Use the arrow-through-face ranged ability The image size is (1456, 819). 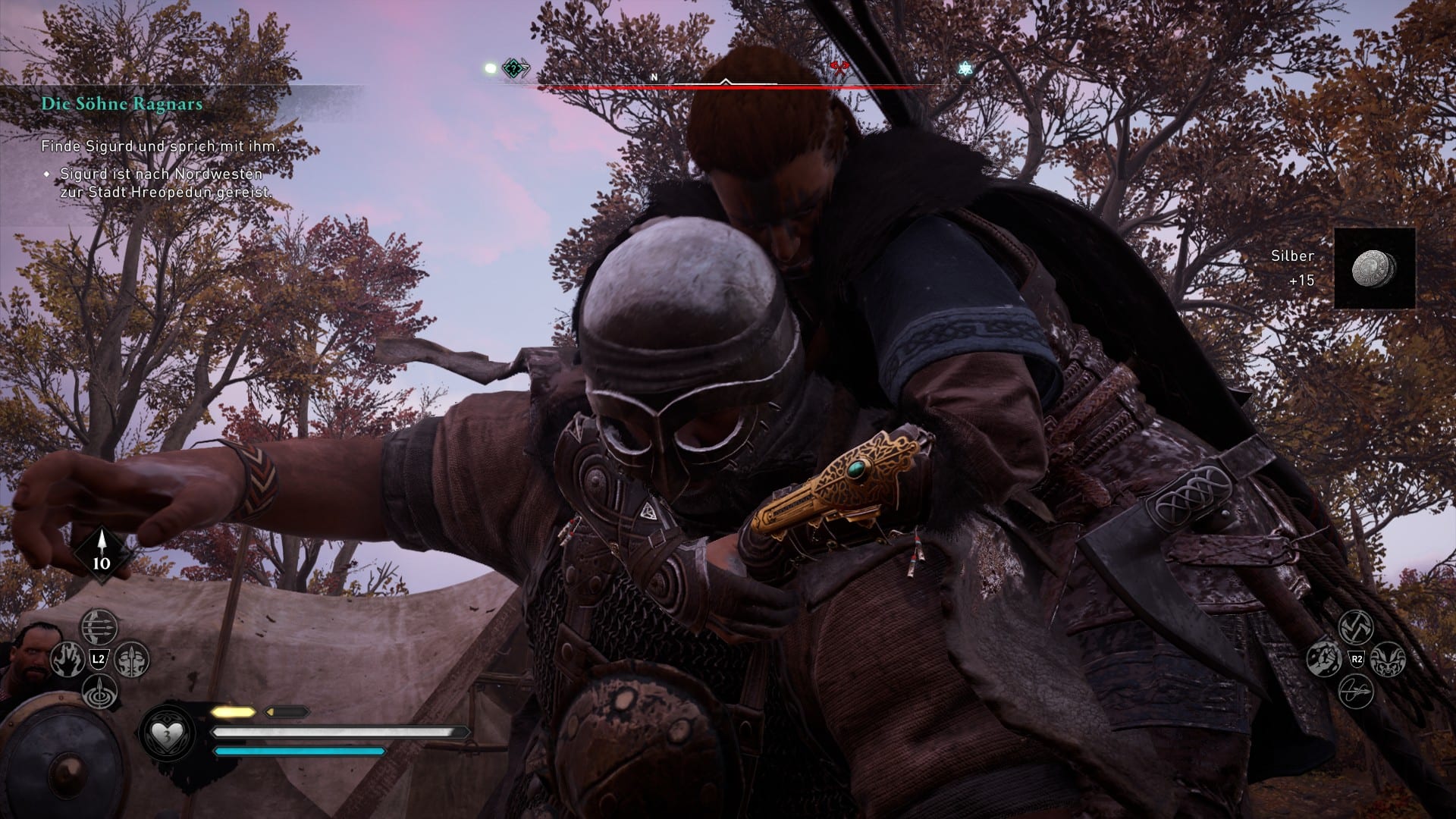(131, 660)
